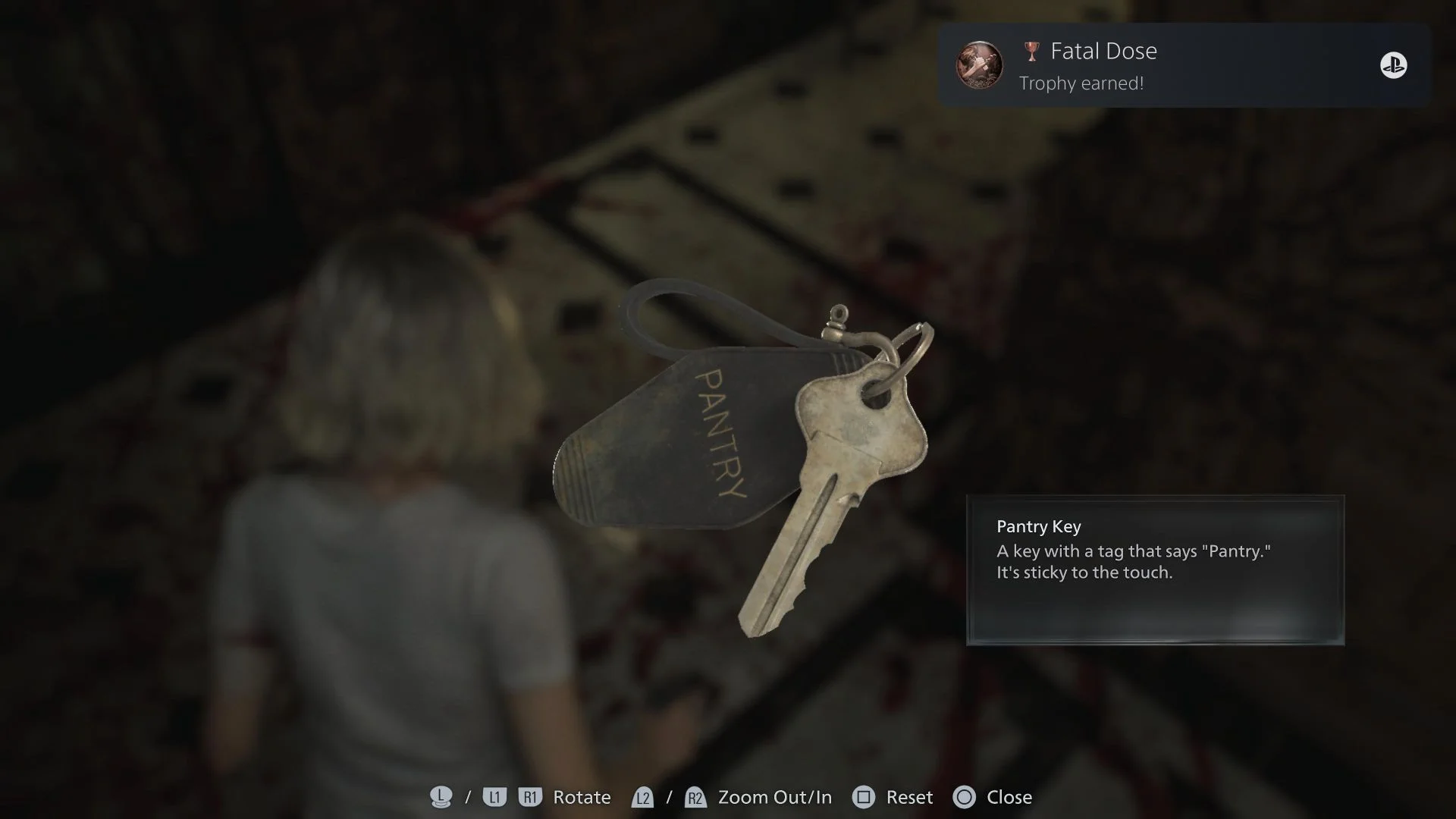Activate the Zoom Out/In control
Viewport: 1456px width, 819px height.
coord(775,797)
